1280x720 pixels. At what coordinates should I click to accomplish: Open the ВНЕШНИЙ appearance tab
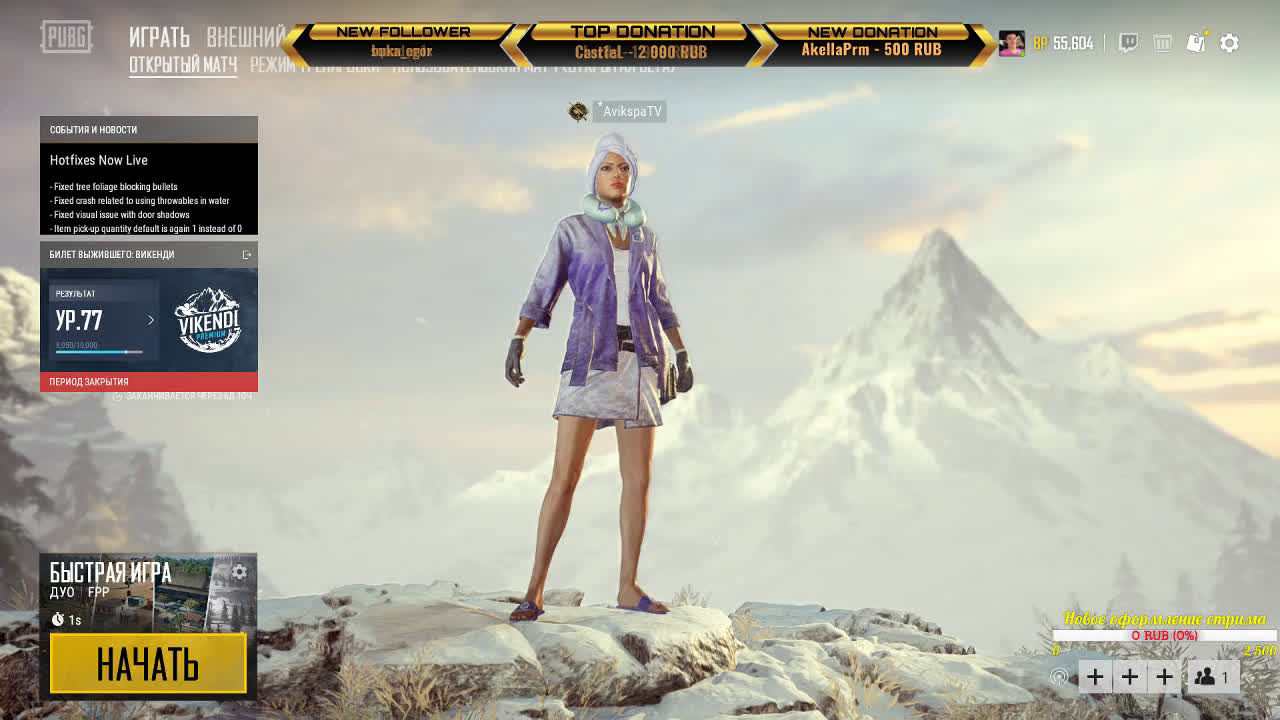click(x=246, y=38)
